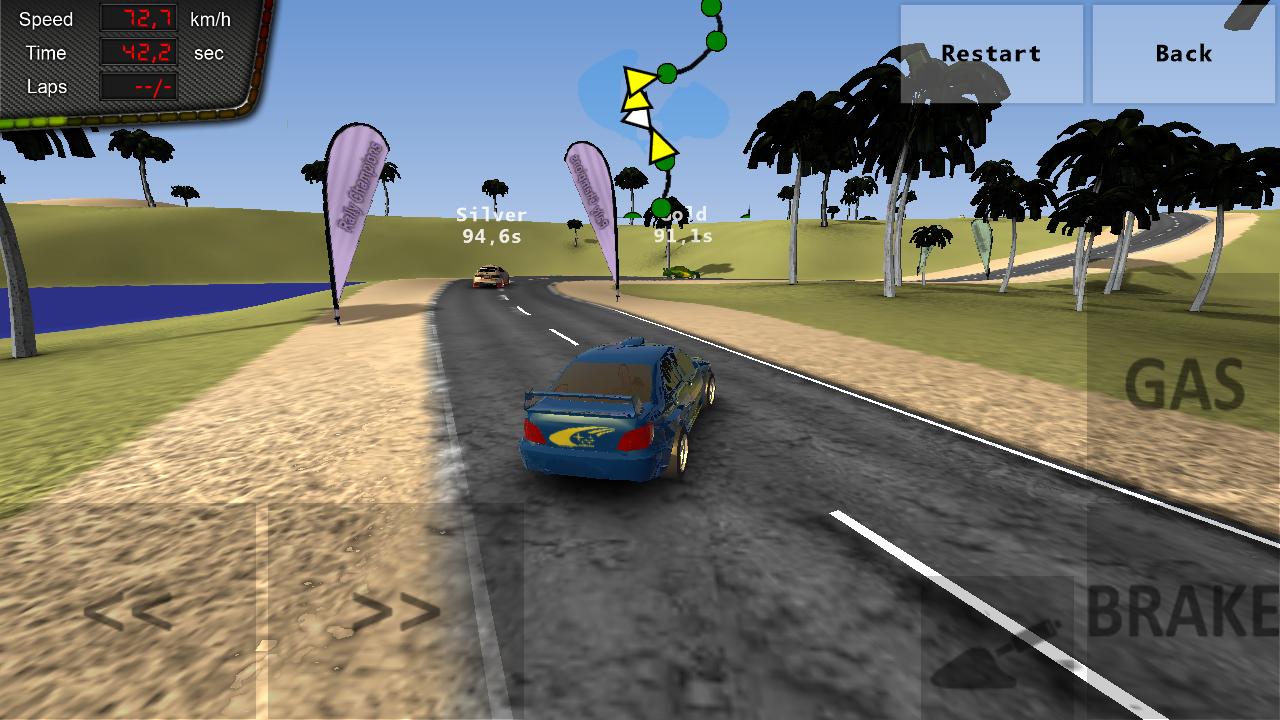This screenshot has height=720, width=1280.
Task: Tap the 'Gold 91,1s' time label
Action: [x=682, y=224]
